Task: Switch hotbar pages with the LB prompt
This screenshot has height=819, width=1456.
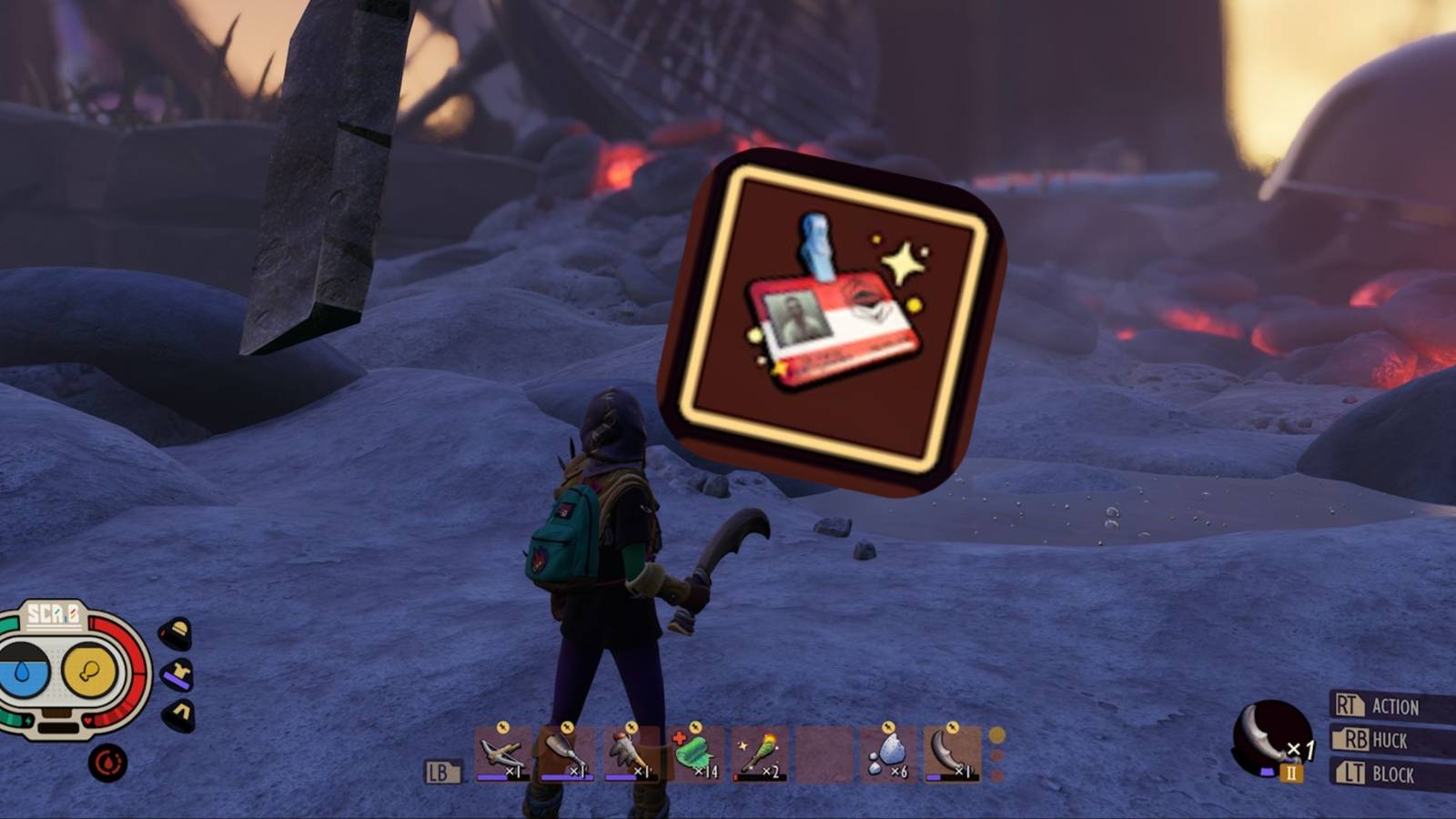Action: 441,769
